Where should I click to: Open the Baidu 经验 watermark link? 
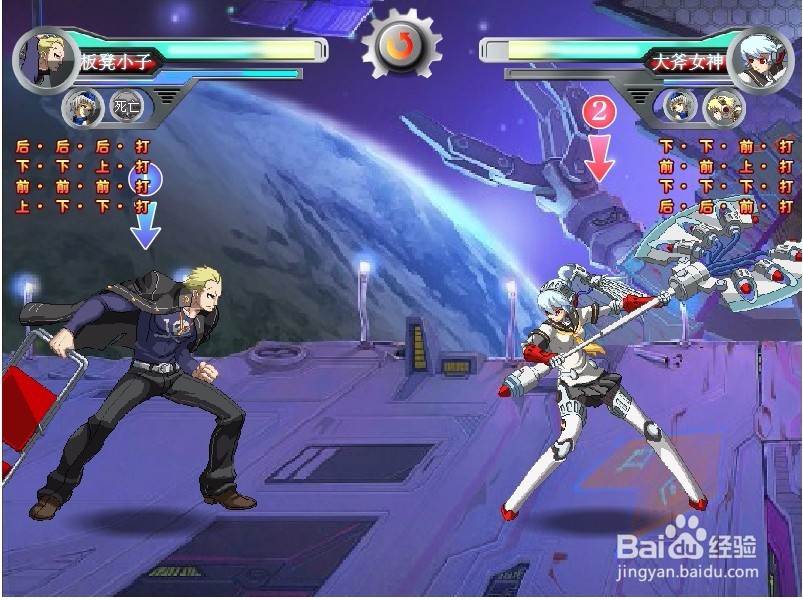(687, 553)
